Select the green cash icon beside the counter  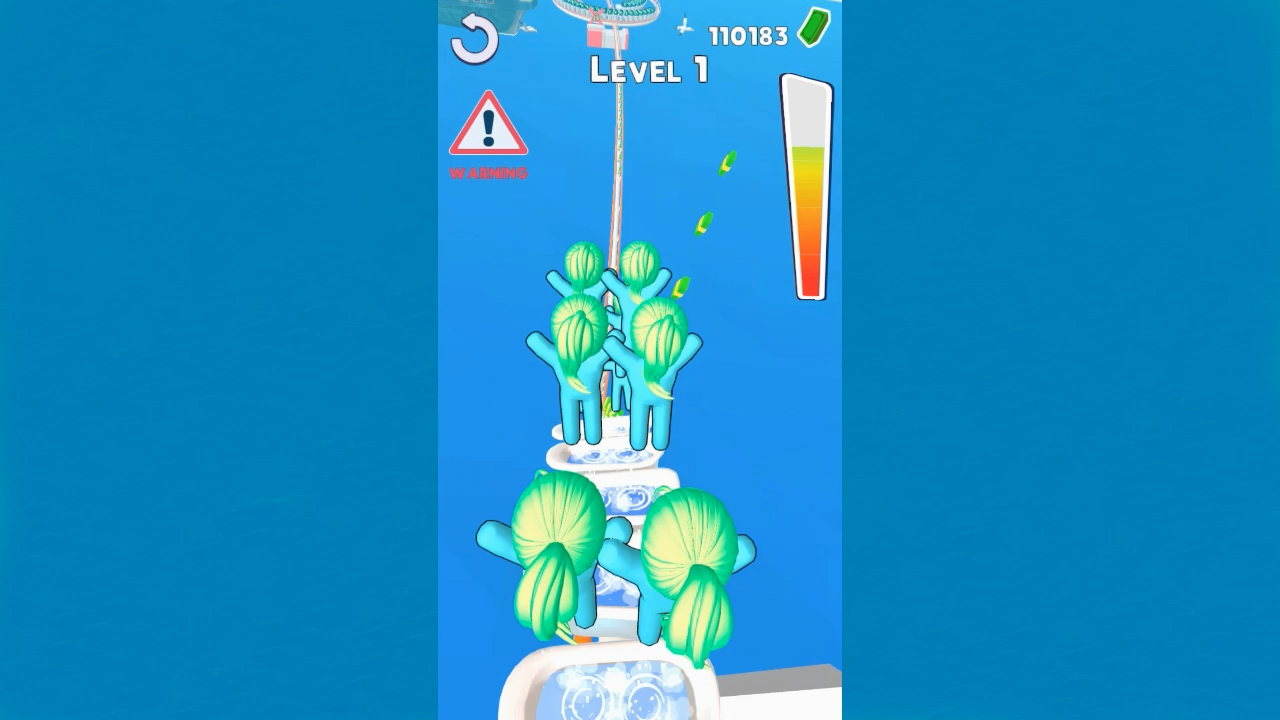click(x=812, y=30)
